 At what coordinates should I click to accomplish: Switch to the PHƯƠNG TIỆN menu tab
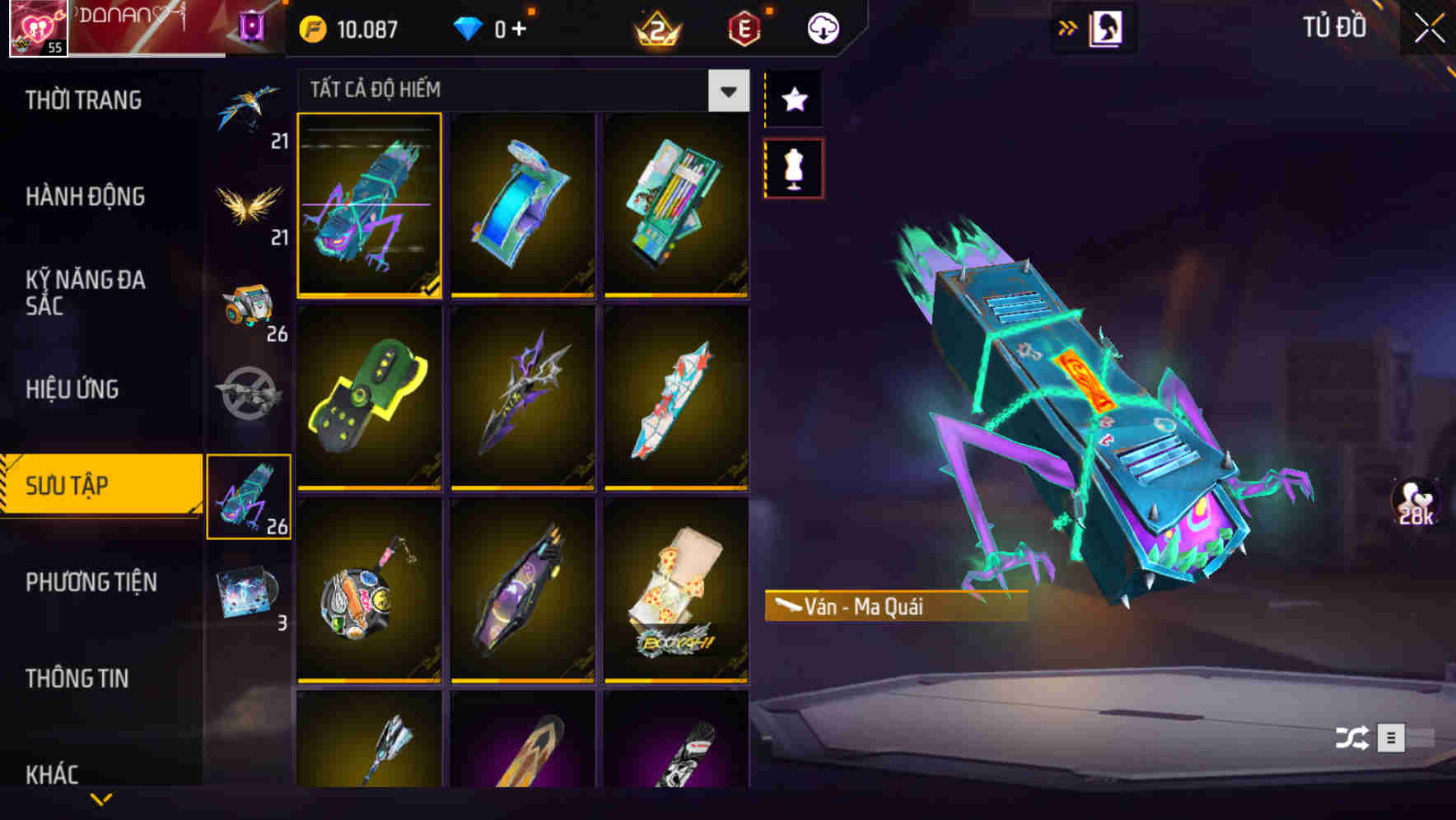click(91, 582)
